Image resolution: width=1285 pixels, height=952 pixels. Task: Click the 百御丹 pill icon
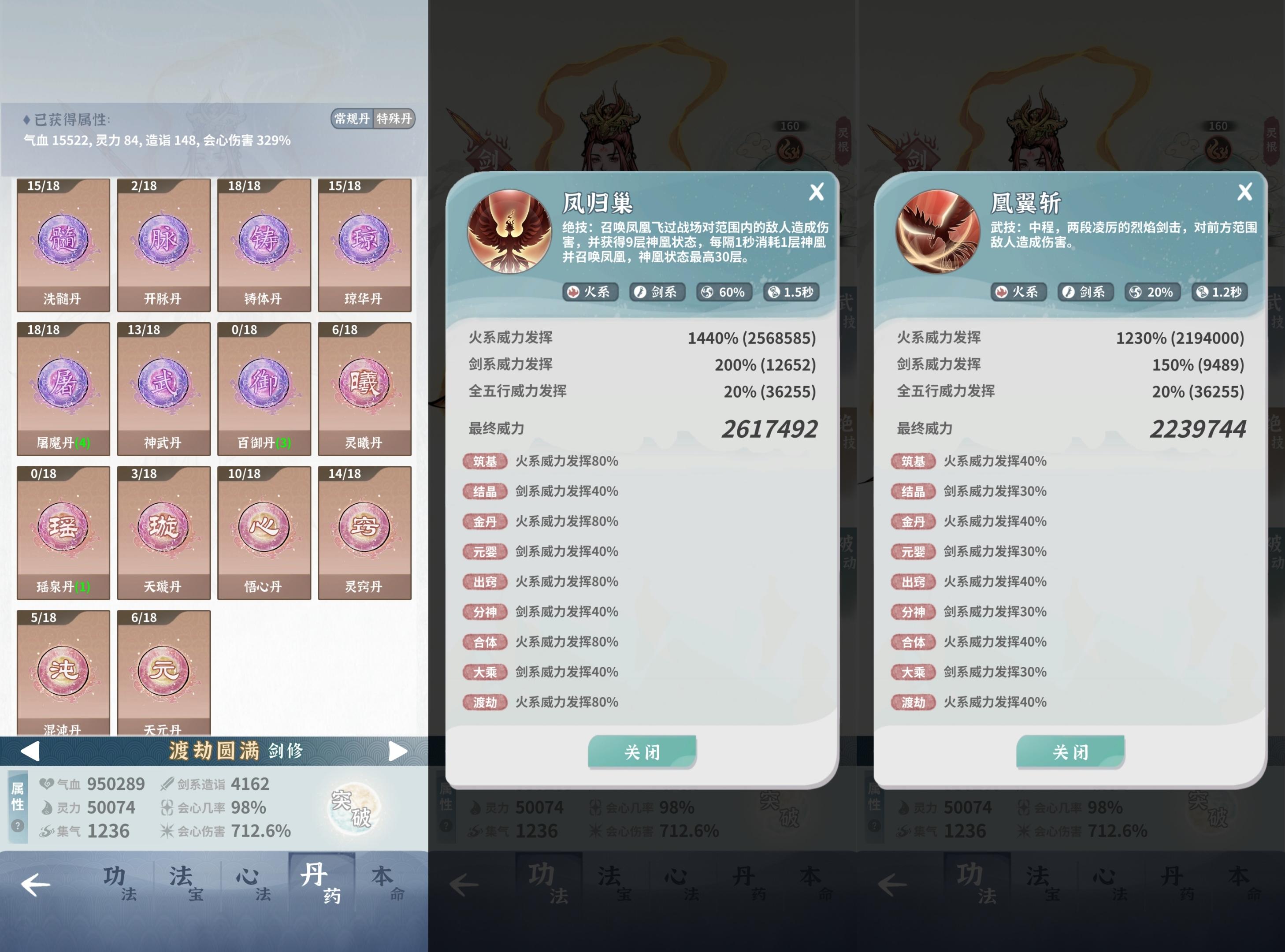pos(264,386)
